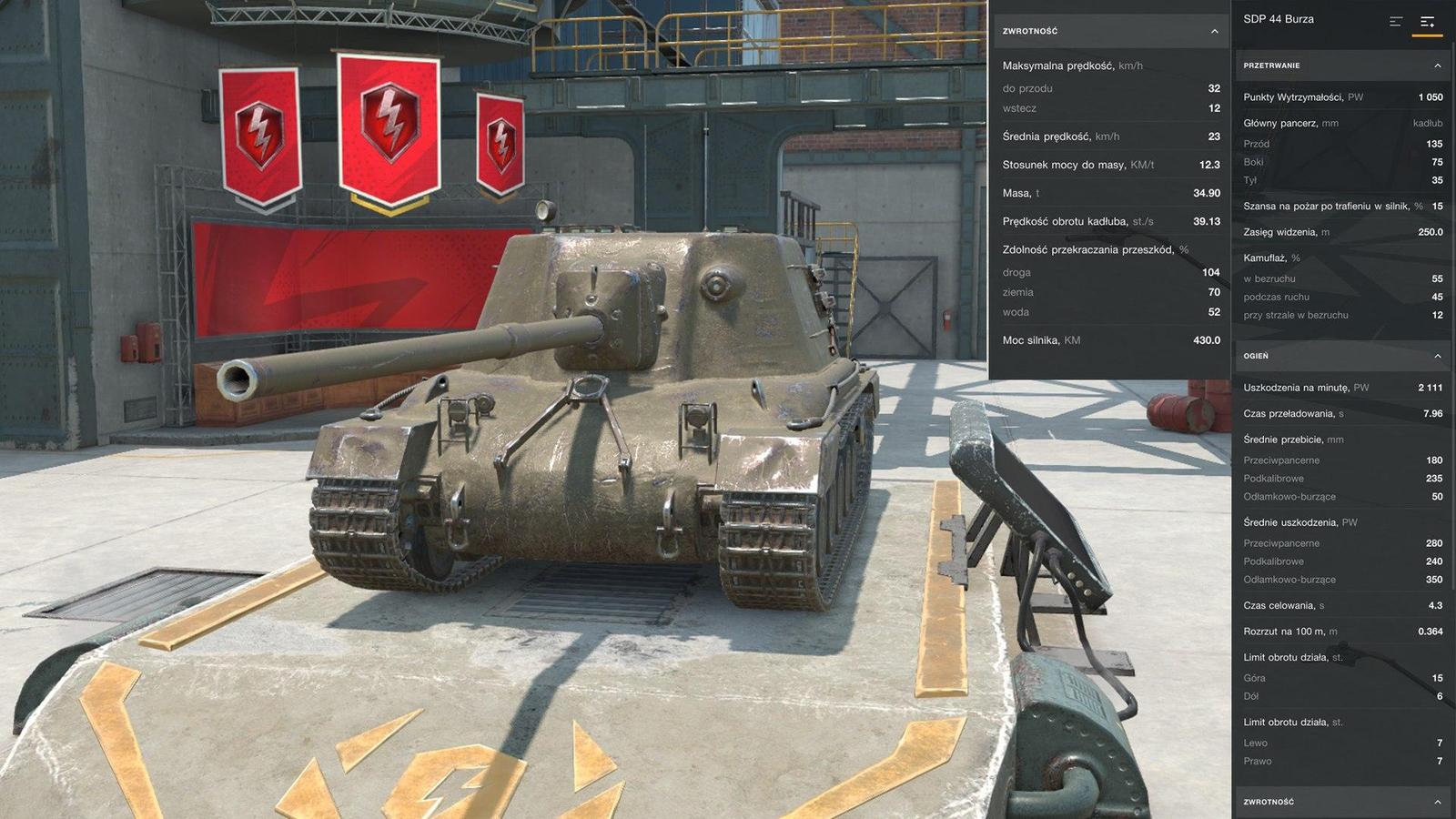Click the Czas przeładowania stat row

tap(1338, 412)
